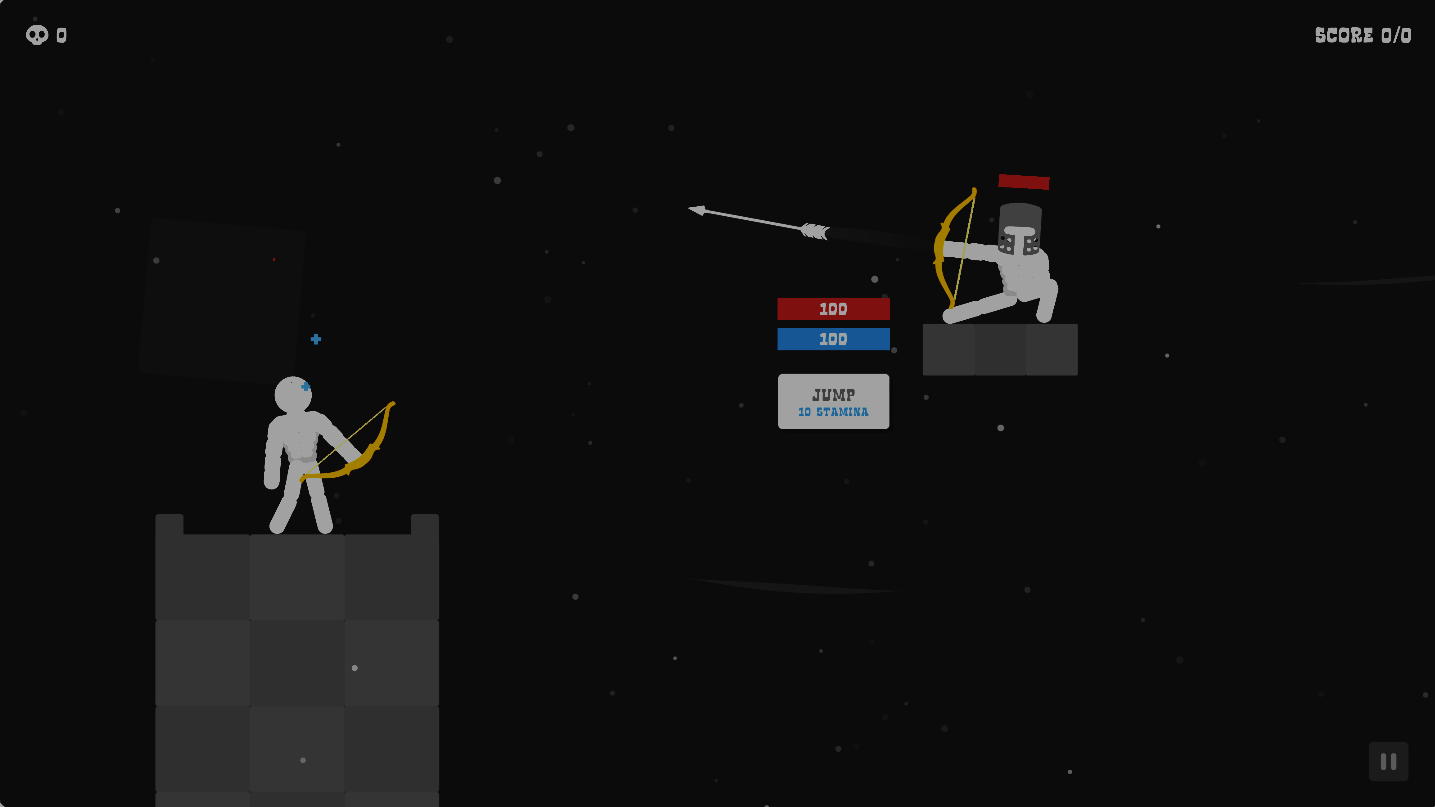1435x807 pixels.
Task: Click the 10 STAMINA label on the jump button
Action: [833, 412]
